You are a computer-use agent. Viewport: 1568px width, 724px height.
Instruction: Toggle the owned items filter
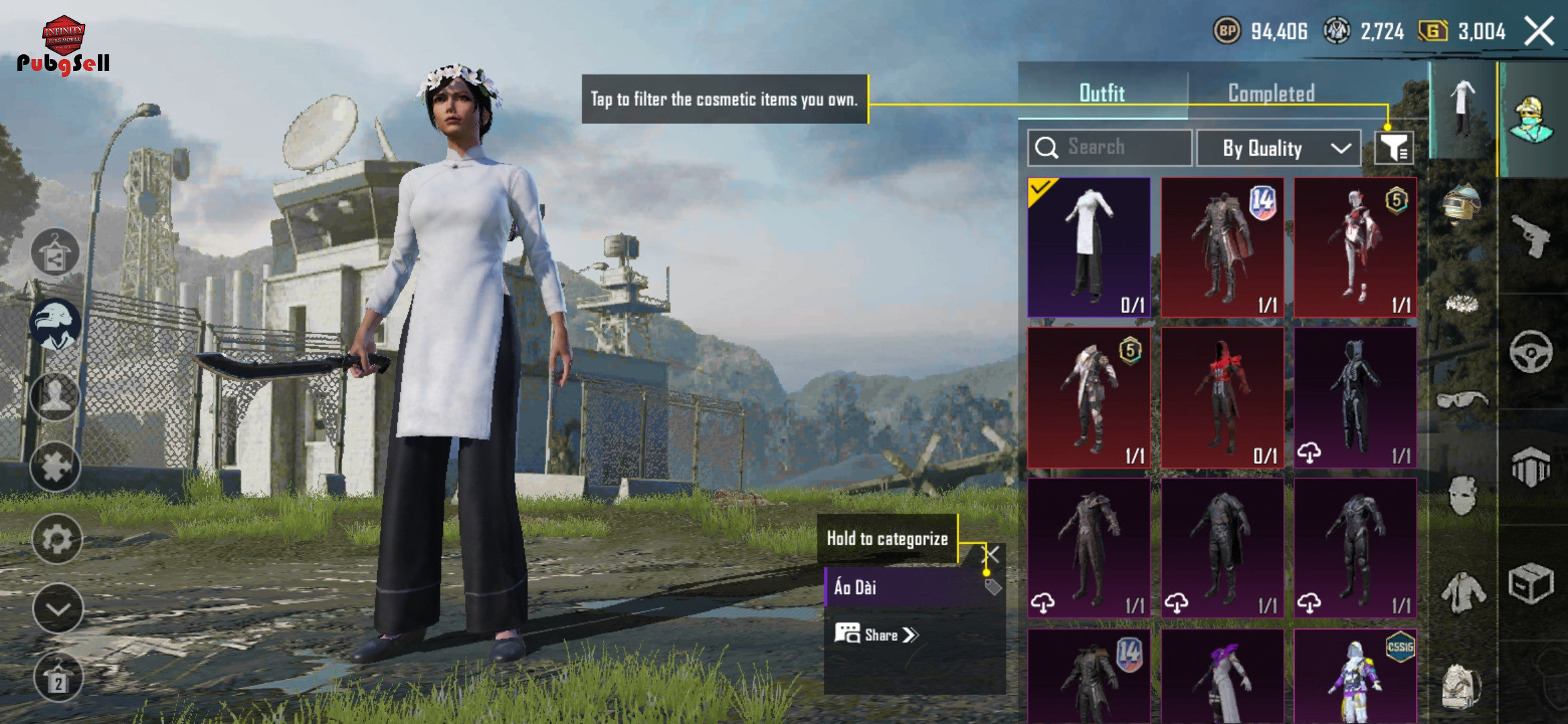[1394, 147]
